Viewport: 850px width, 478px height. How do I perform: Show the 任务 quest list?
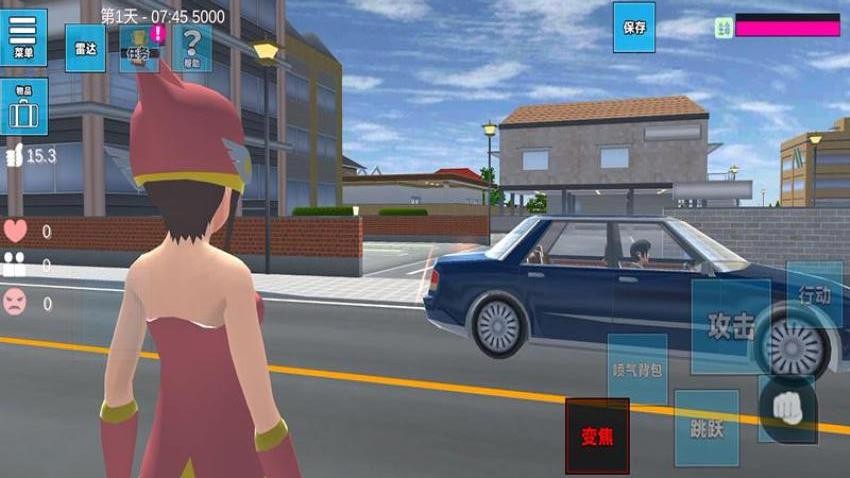(139, 49)
